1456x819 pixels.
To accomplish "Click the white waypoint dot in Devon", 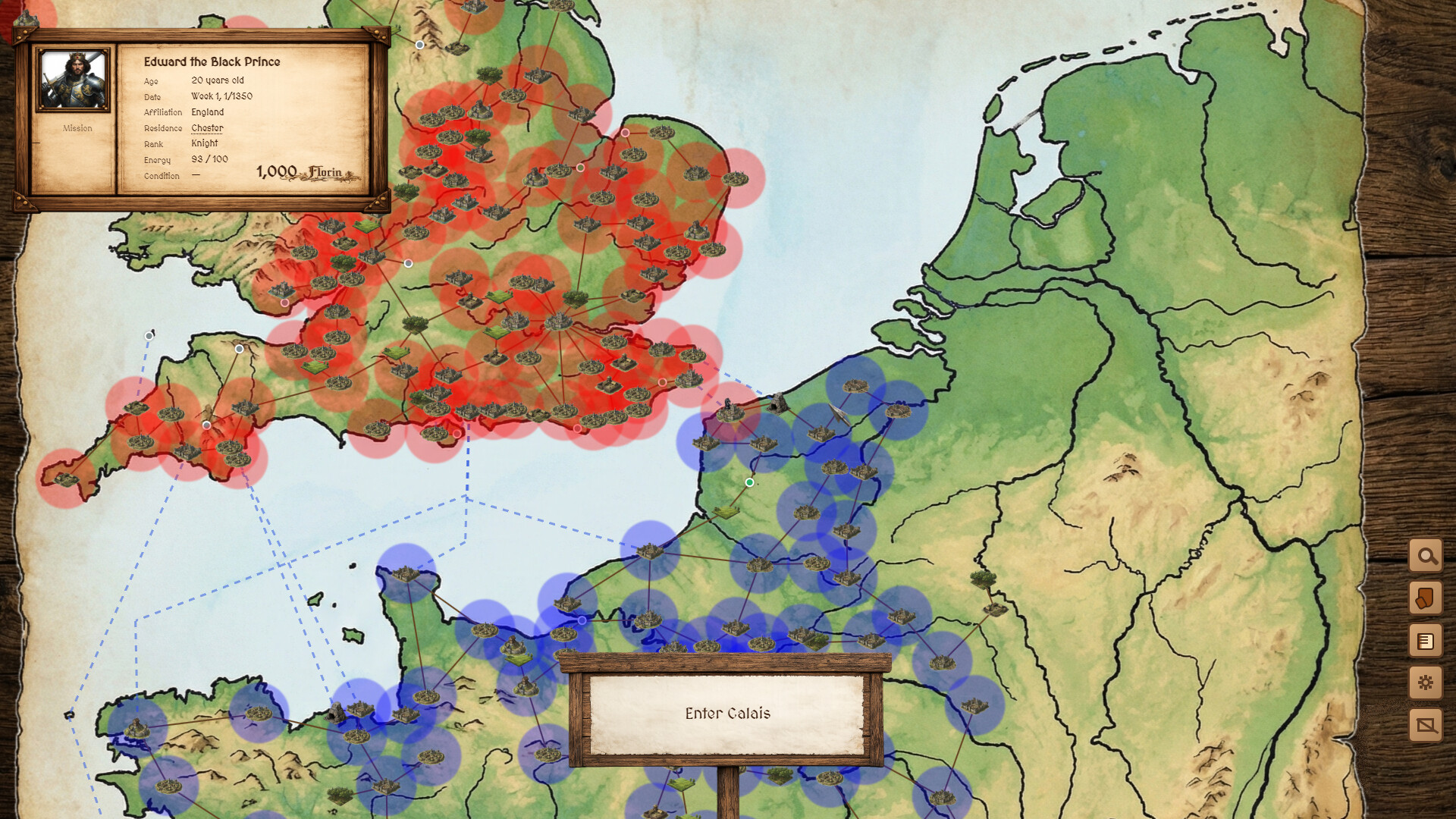I will [239, 349].
